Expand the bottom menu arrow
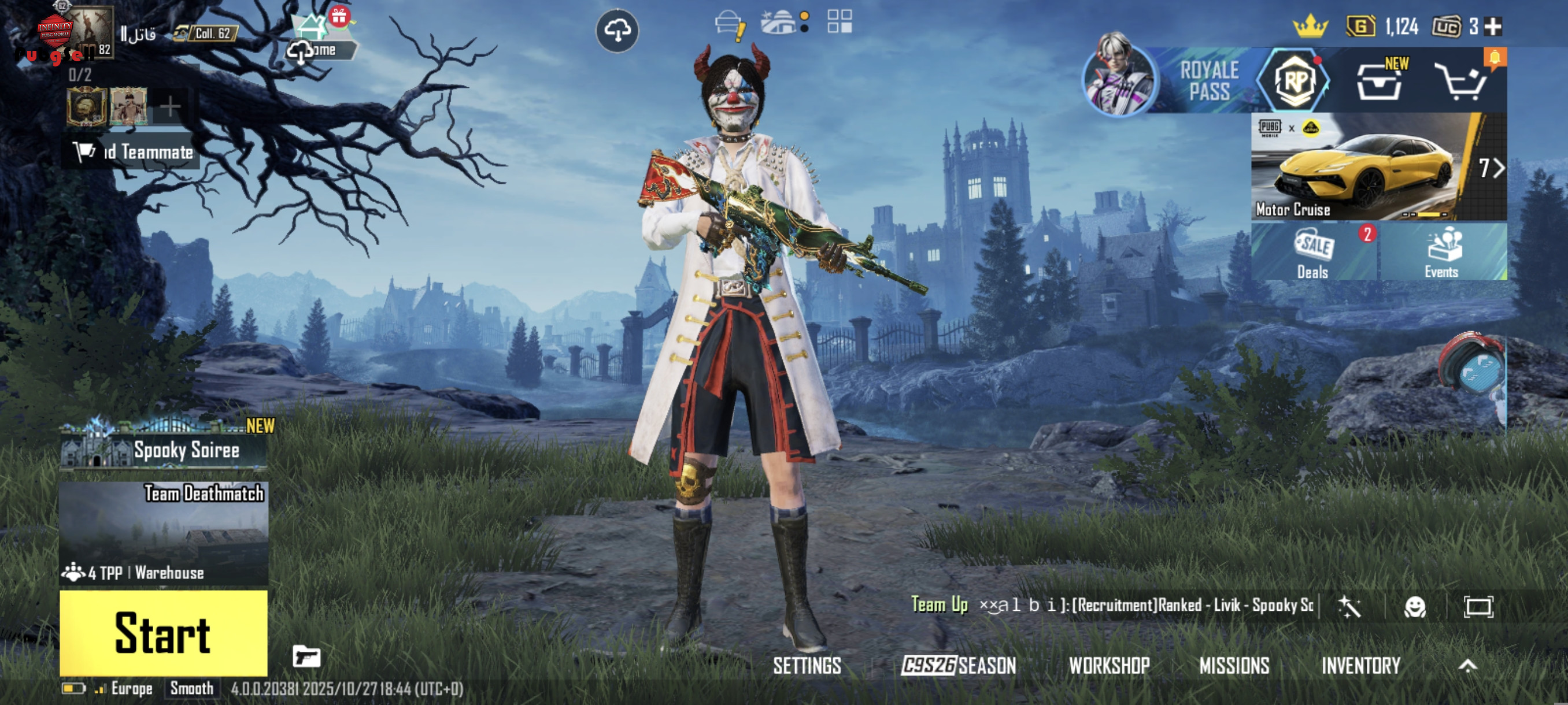This screenshot has height=705, width=1568. point(1467,666)
